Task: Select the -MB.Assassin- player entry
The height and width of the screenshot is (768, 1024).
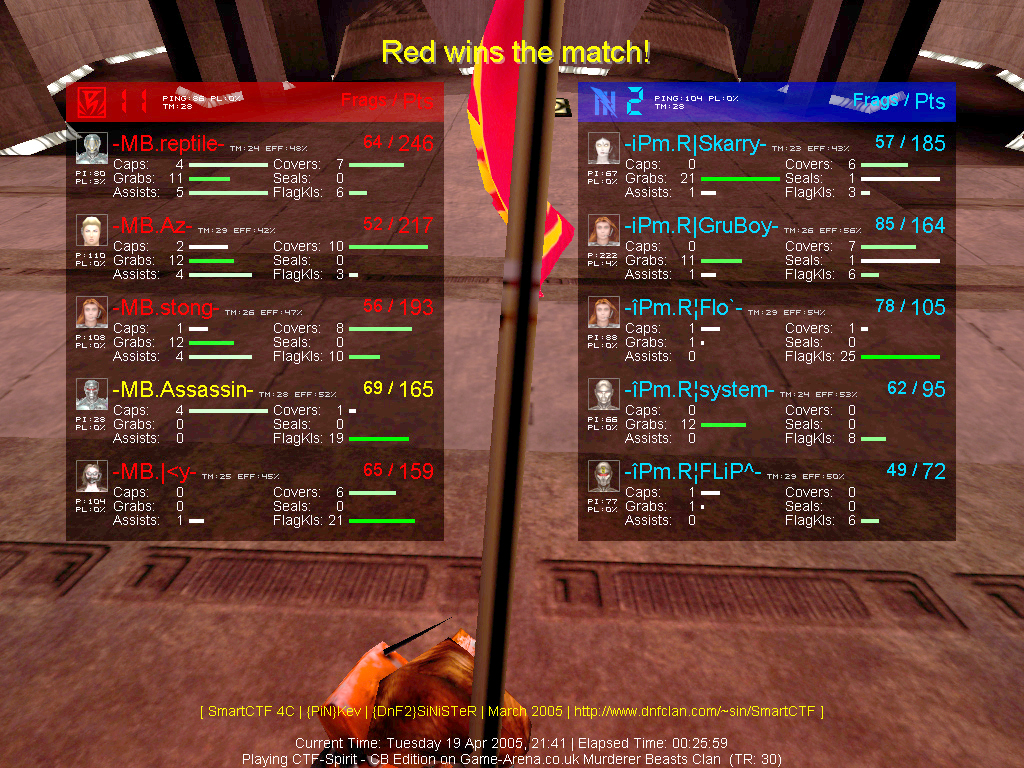Action: coord(183,390)
